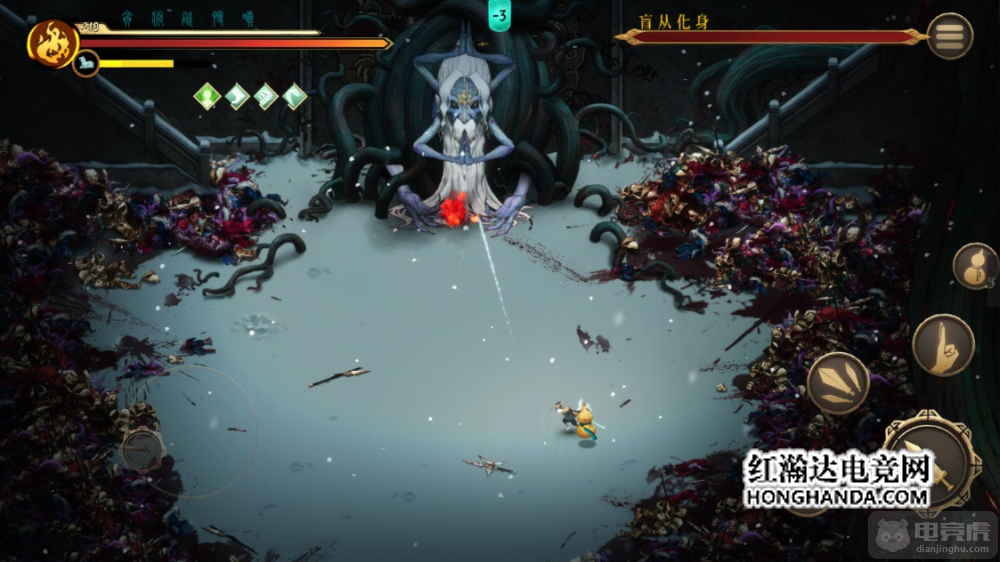Open the hamburger menu button
Image resolution: width=1000 pixels, height=562 pixels.
tap(949, 37)
